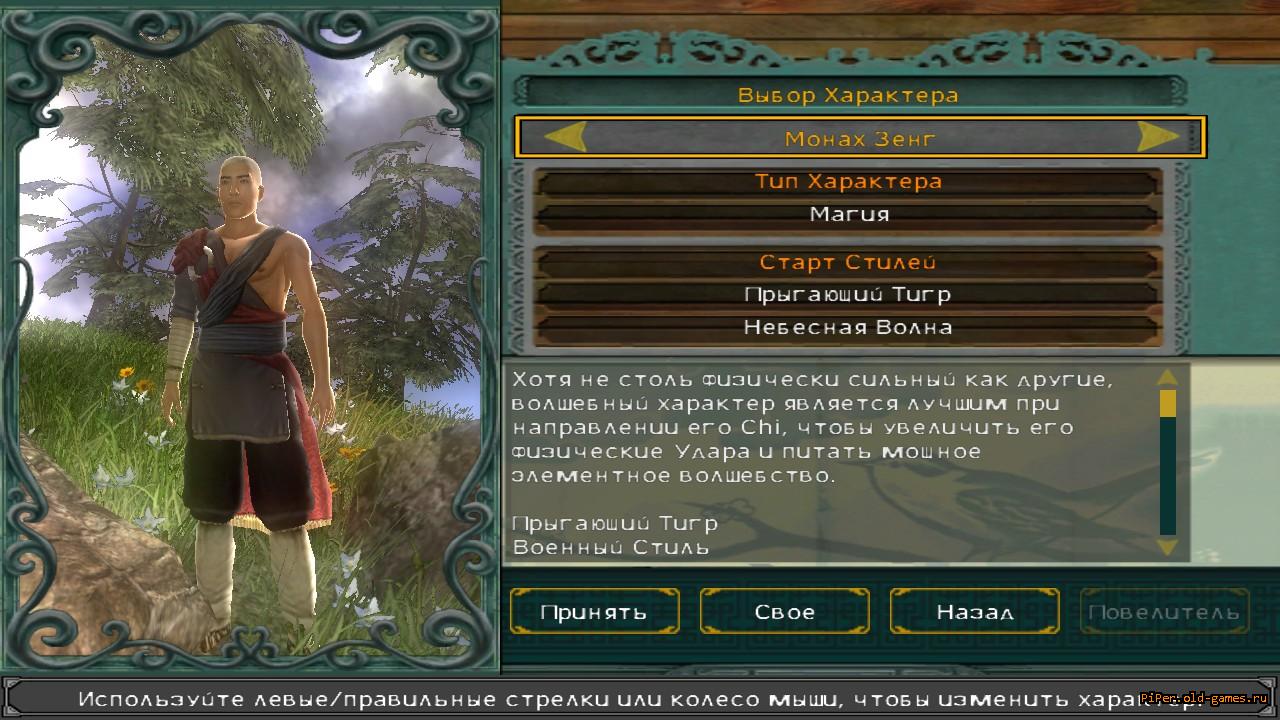This screenshot has width=1280, height=720.
Task: Click the description scrollbar's up arrow
Action: pyautogui.click(x=1167, y=378)
